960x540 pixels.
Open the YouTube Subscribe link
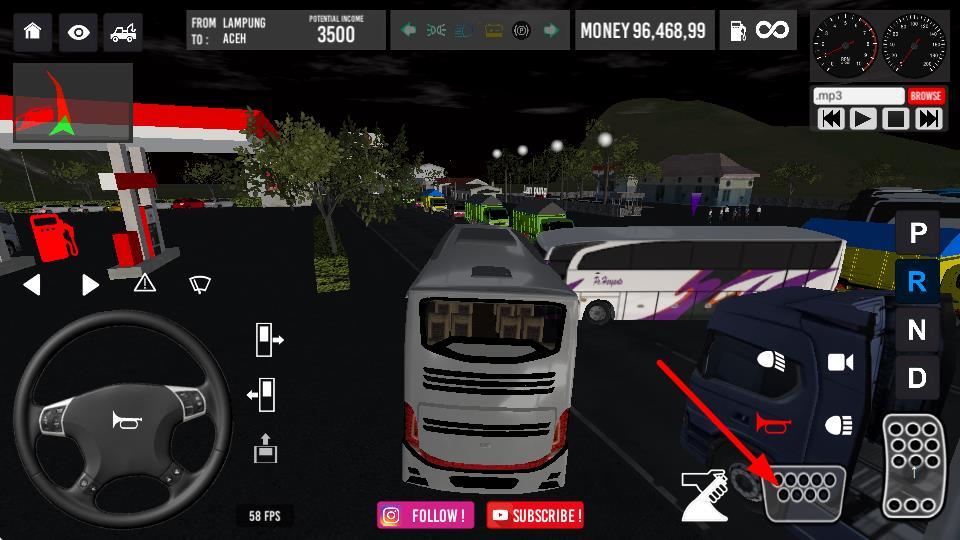tap(535, 515)
